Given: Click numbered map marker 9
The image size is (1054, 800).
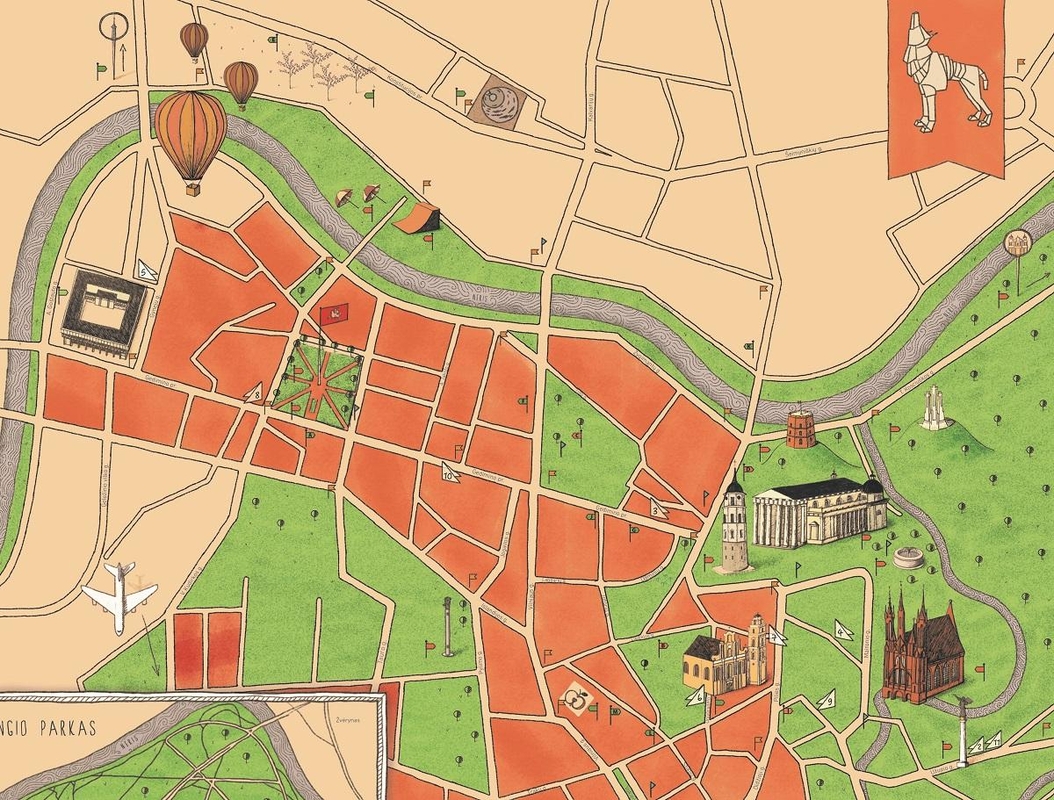Looking at the screenshot, I should coord(827,701).
